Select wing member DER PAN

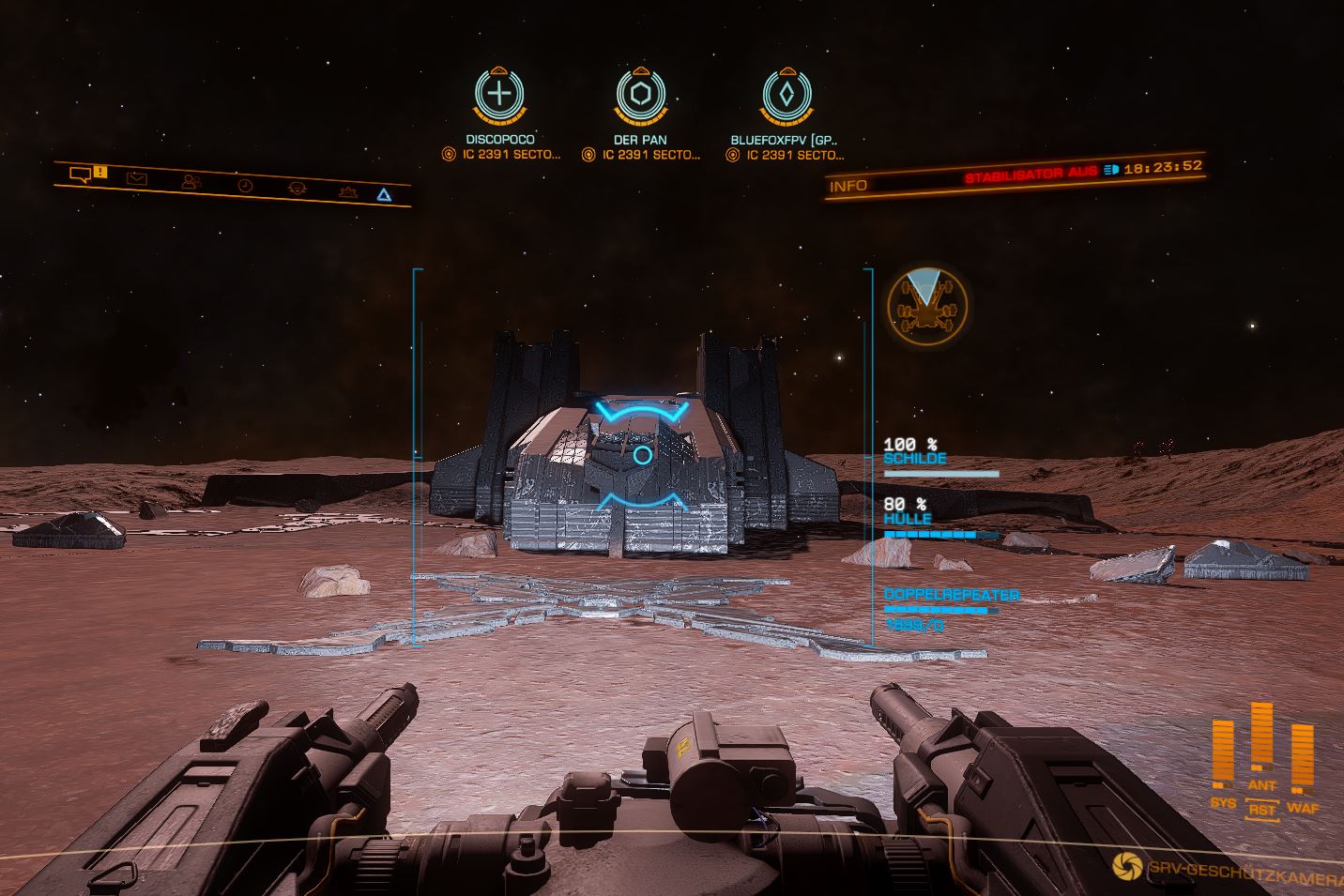coord(640,95)
